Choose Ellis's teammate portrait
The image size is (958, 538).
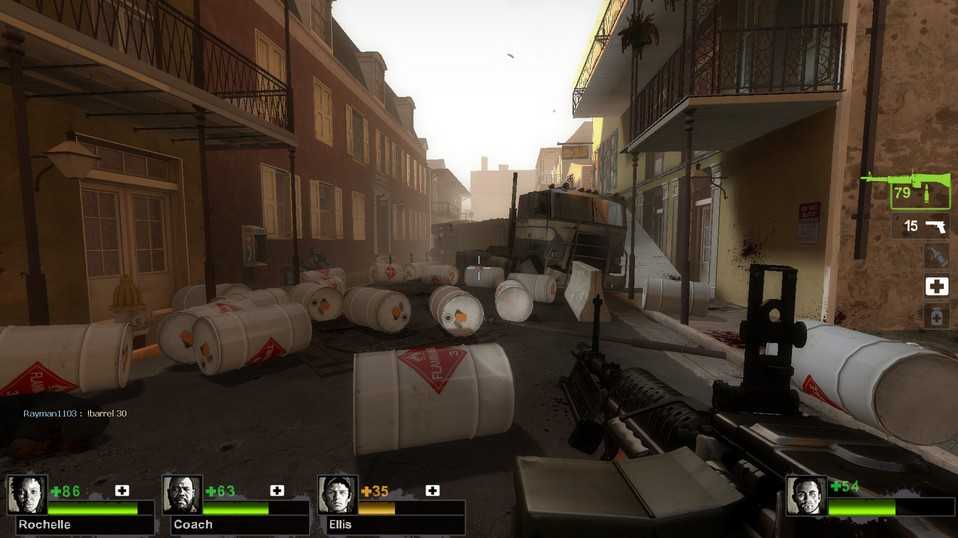pyautogui.click(x=337, y=495)
